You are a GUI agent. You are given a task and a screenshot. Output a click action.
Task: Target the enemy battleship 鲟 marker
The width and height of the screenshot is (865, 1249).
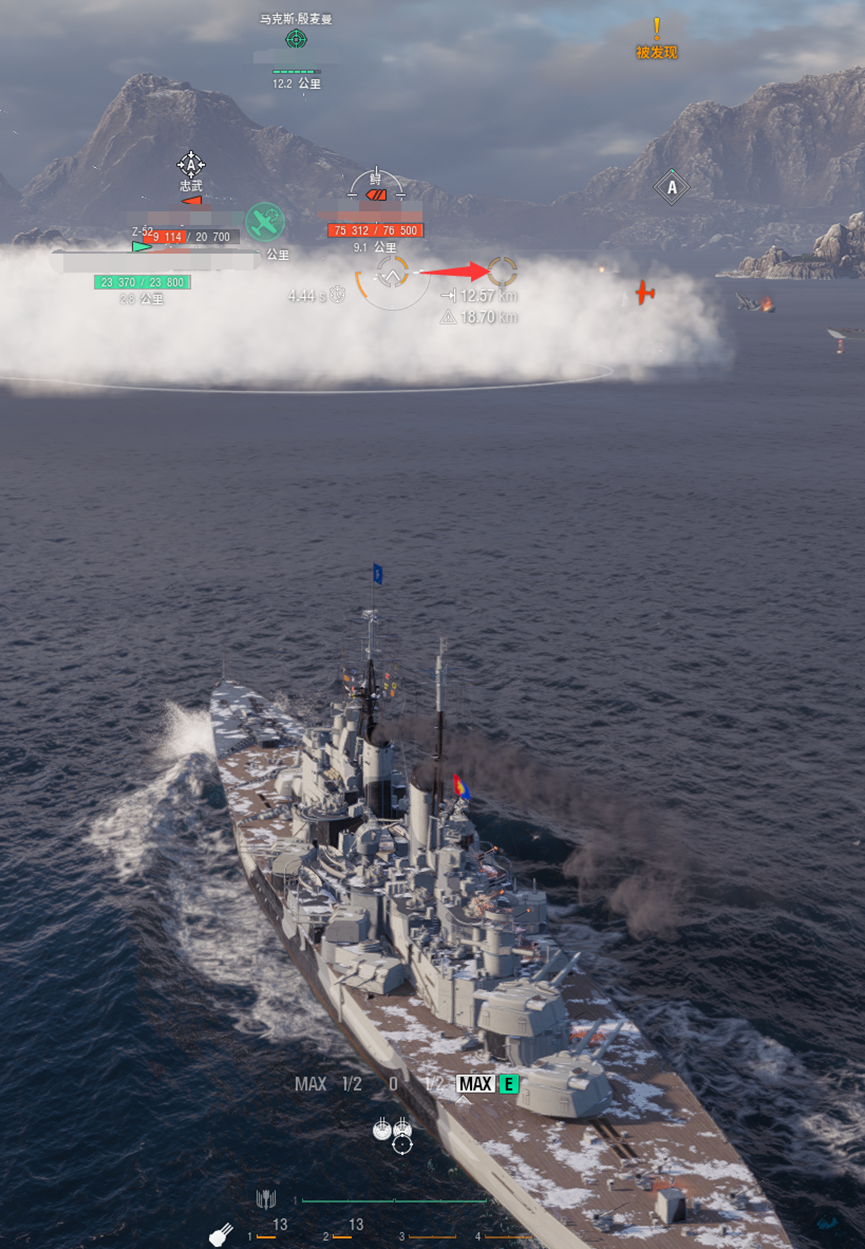376,187
